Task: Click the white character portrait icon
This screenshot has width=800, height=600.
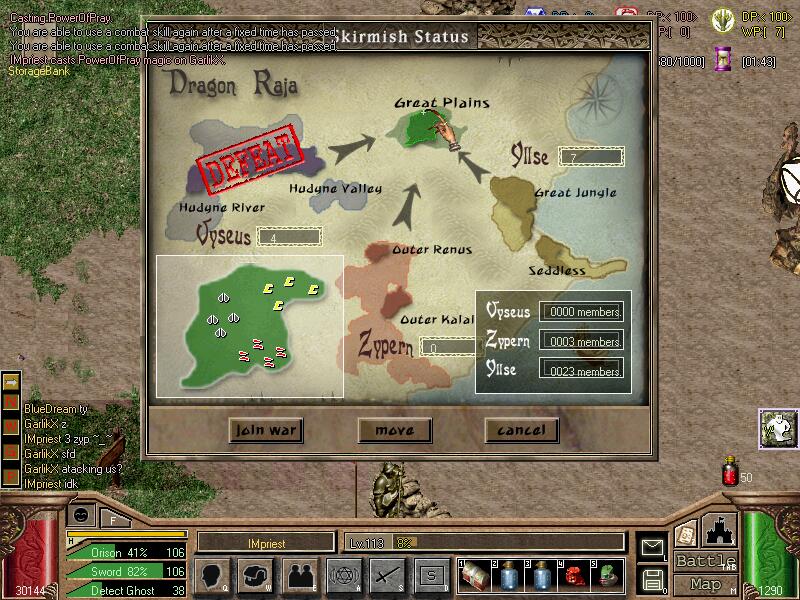Action: [777, 428]
